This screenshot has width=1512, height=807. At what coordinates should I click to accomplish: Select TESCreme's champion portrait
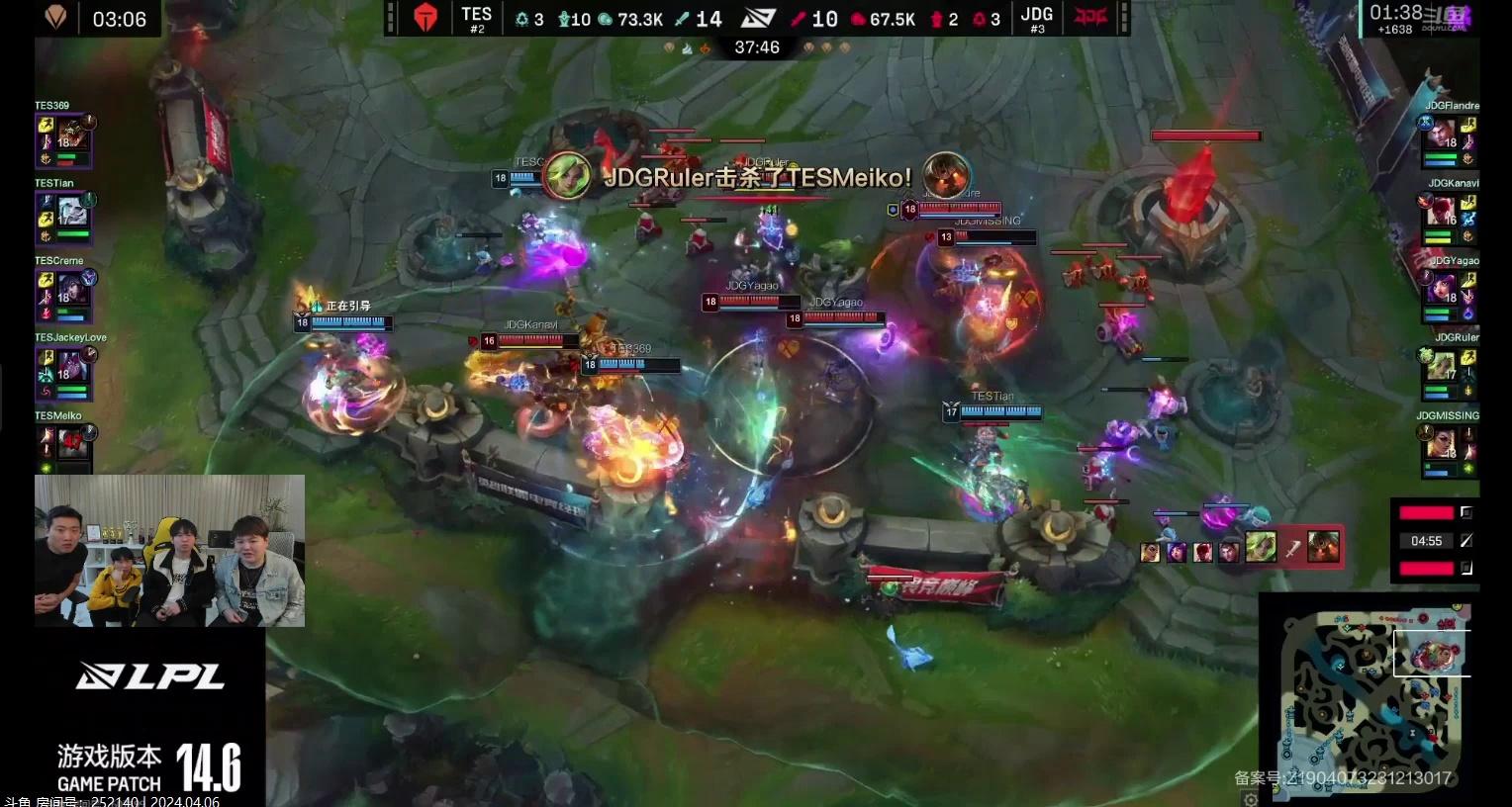point(71,291)
